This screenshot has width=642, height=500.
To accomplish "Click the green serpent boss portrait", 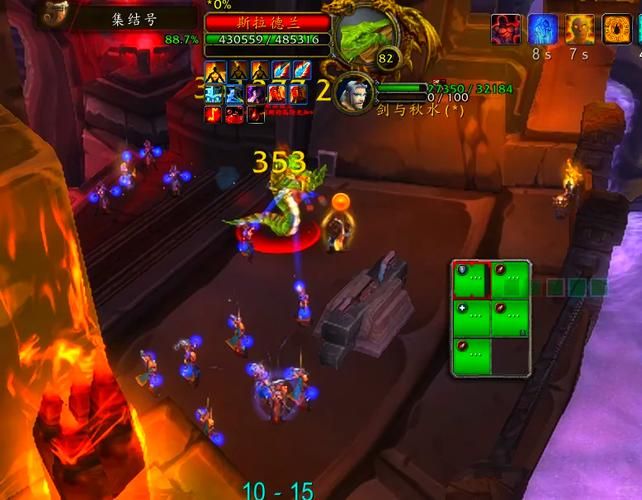I will click(x=366, y=39).
